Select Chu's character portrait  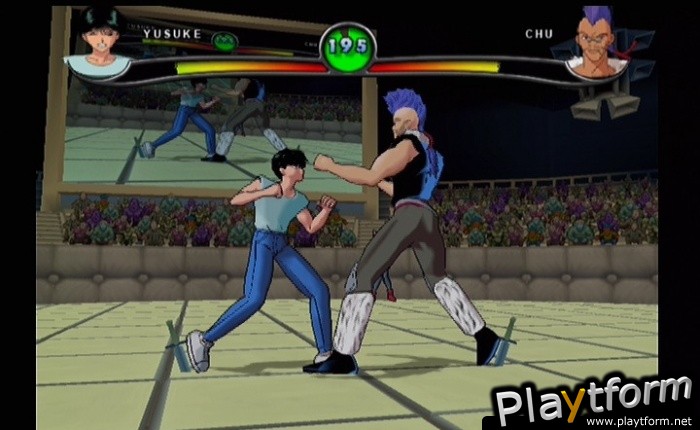pos(600,47)
